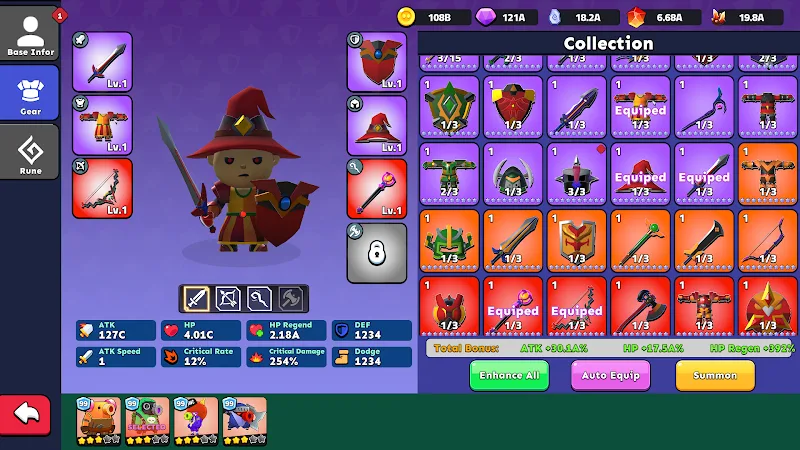Choose the bow weapon filter
The image size is (800, 450).
coord(228,298)
